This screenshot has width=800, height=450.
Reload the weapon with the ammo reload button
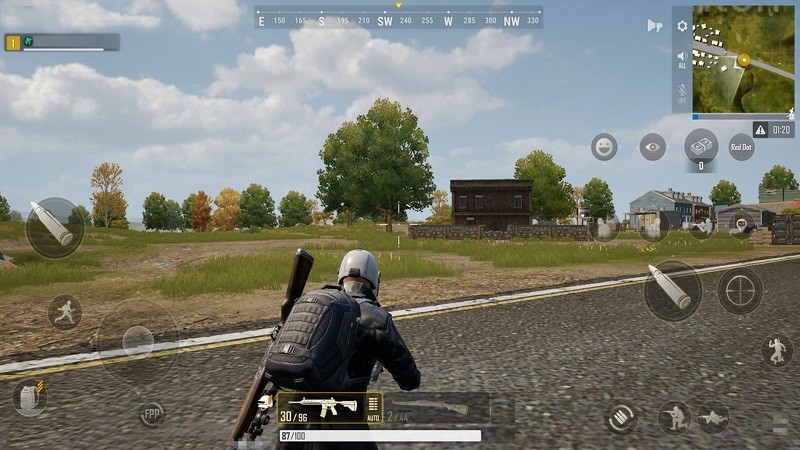(622, 417)
